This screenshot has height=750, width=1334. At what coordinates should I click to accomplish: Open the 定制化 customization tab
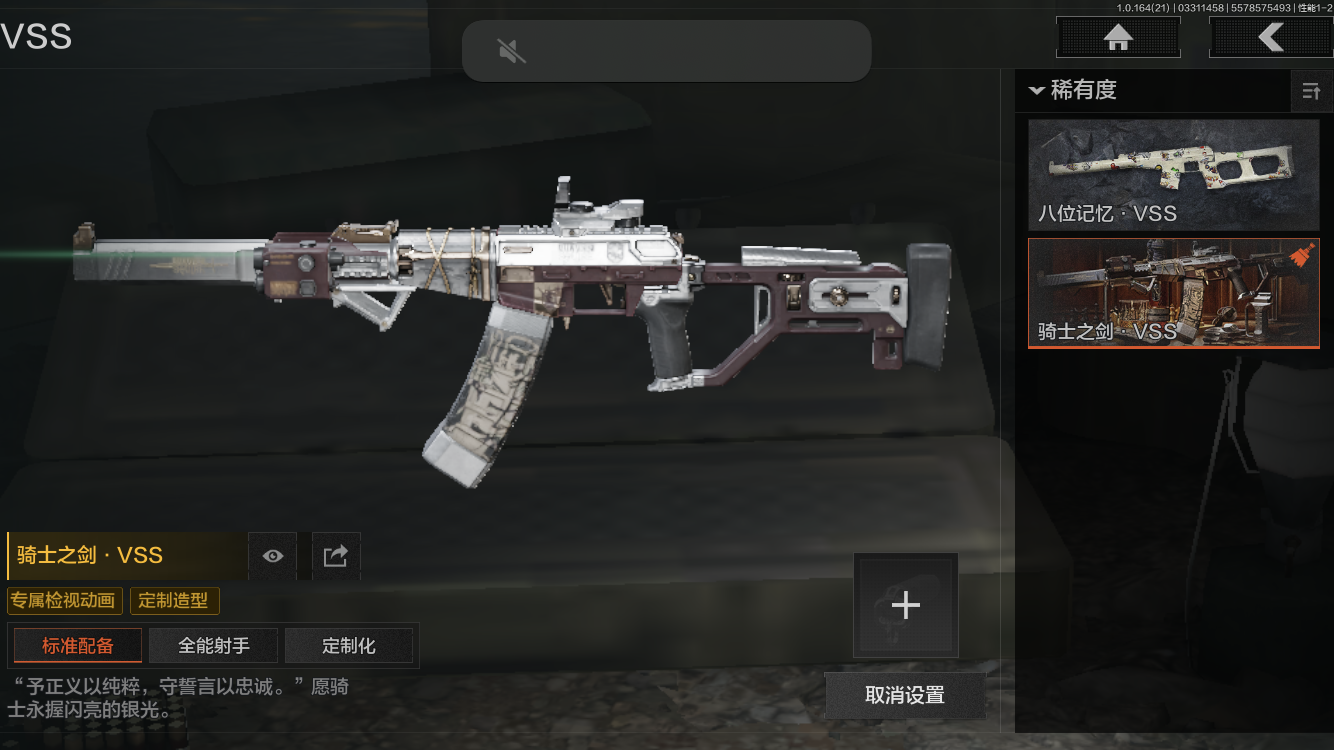tap(349, 646)
